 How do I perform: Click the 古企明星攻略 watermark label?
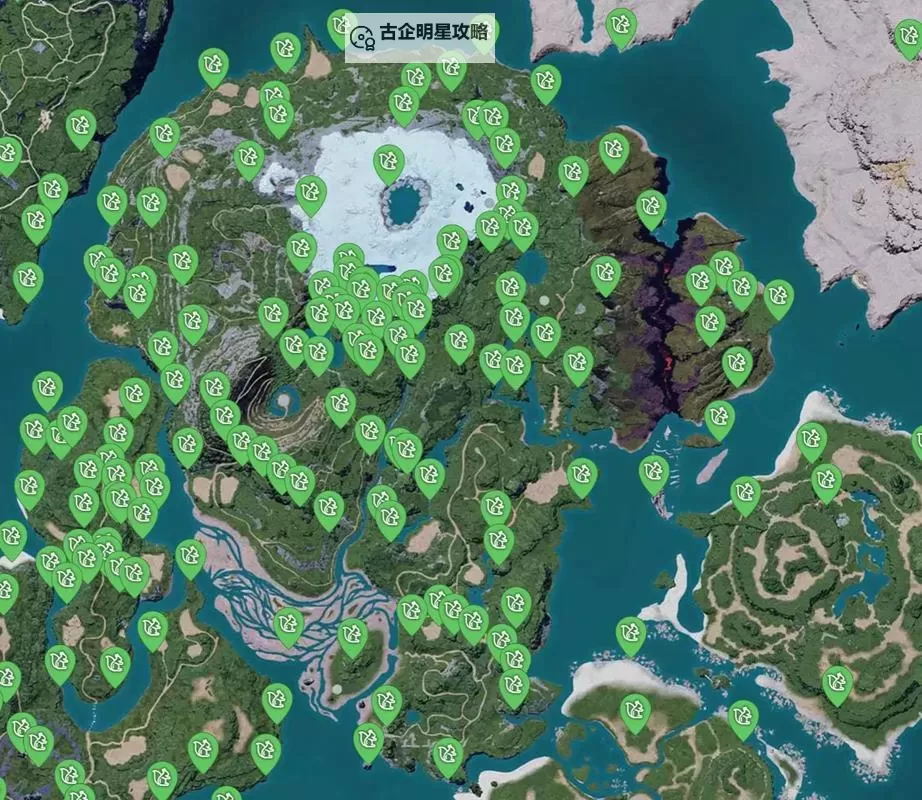pyautogui.click(x=420, y=36)
